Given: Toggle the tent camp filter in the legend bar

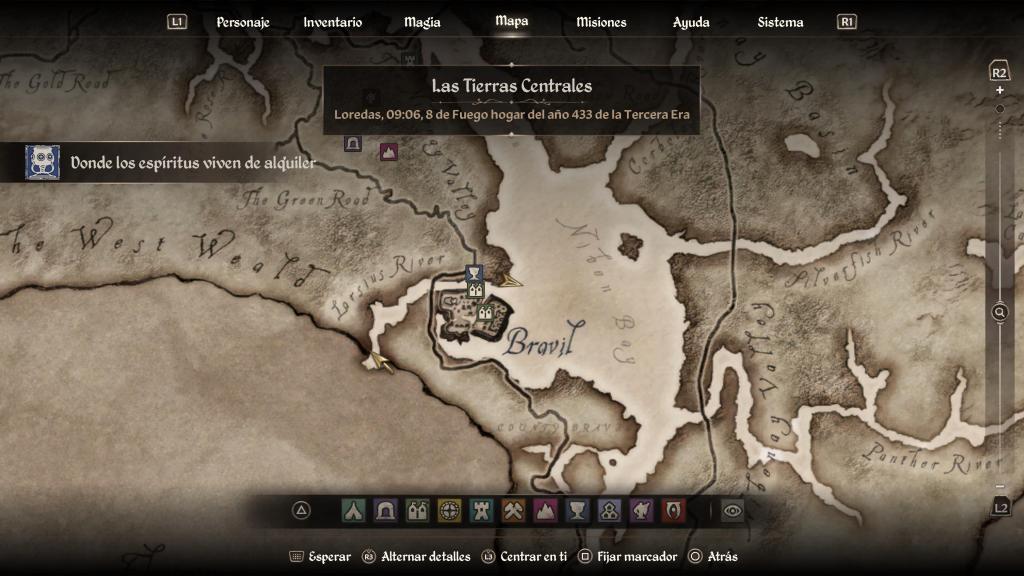Looking at the screenshot, I should coord(353,511).
